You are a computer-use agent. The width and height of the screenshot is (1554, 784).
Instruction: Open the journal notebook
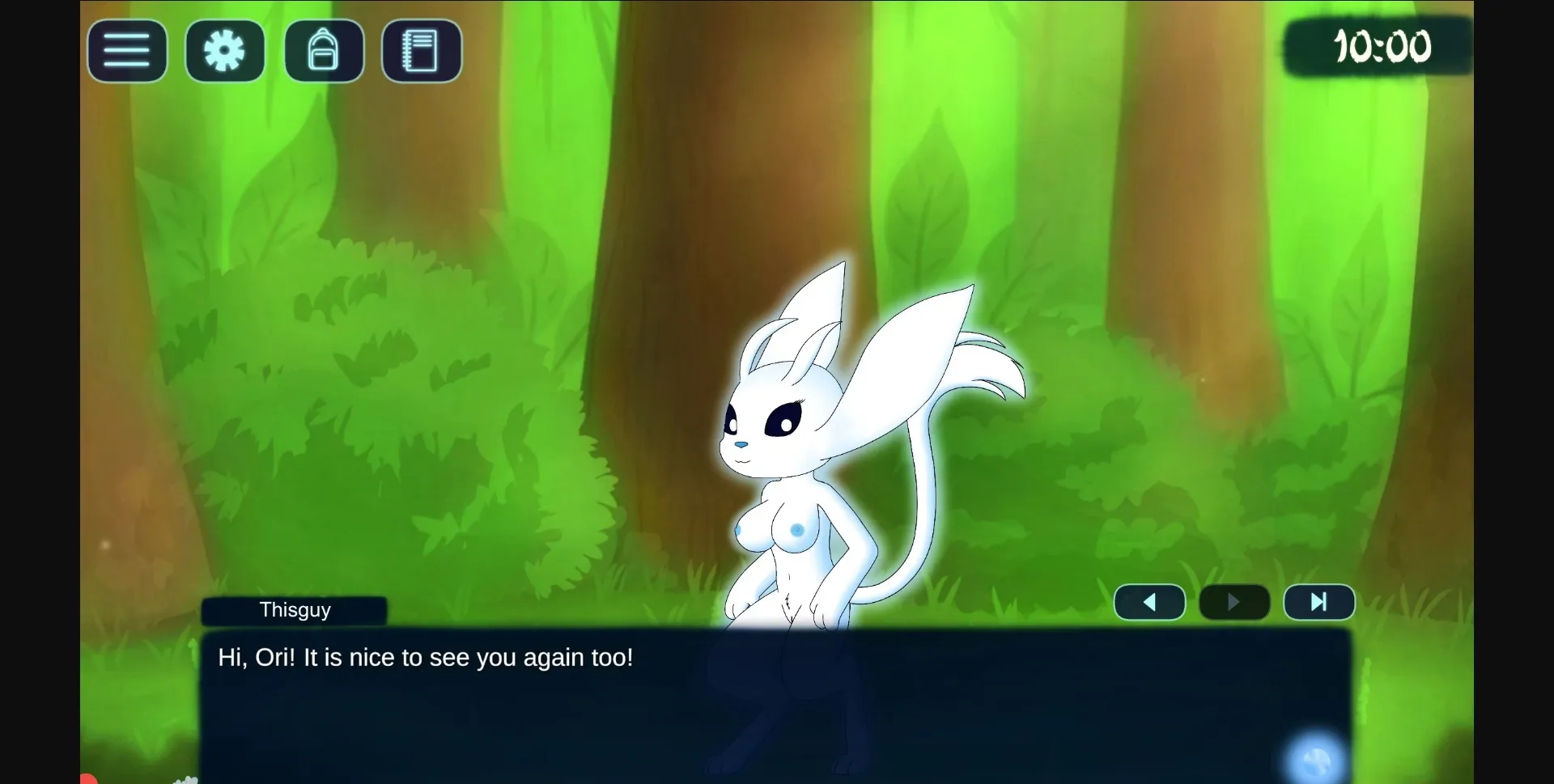click(421, 51)
